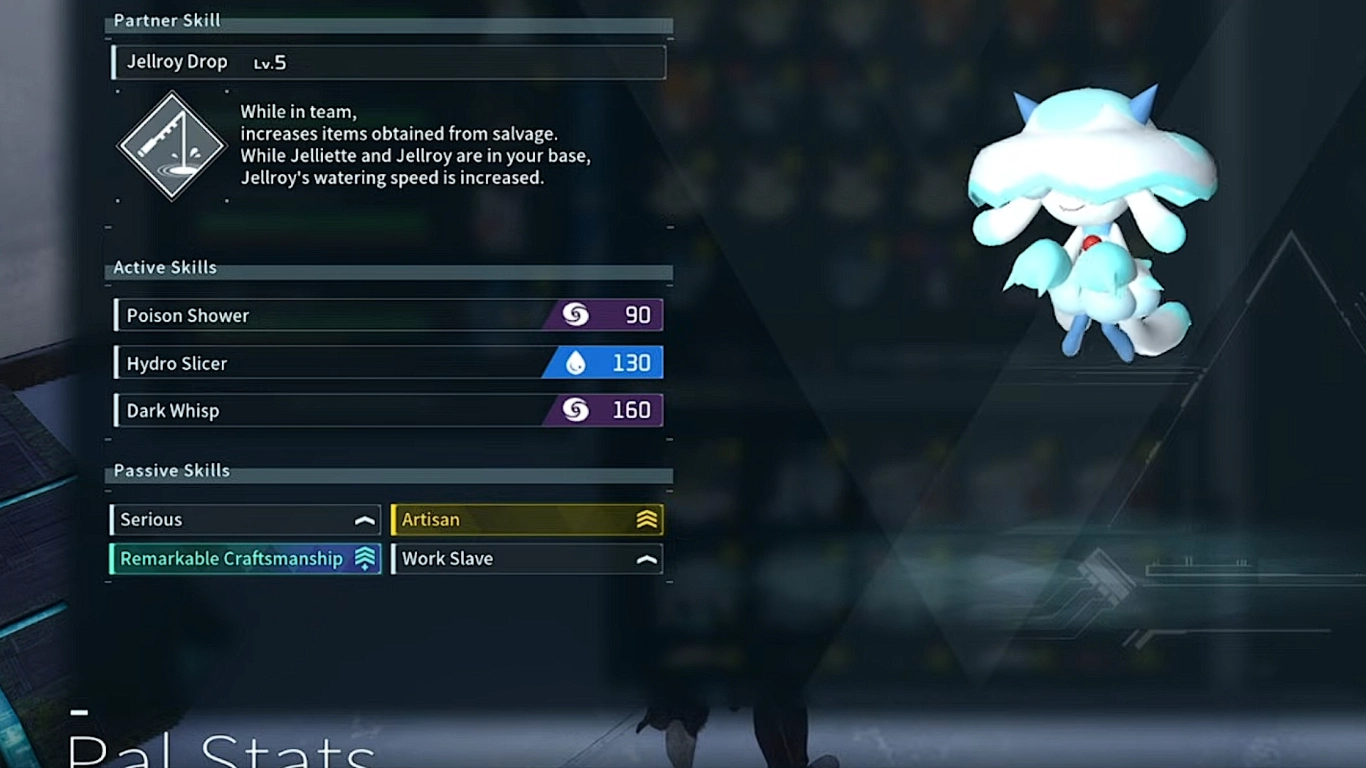The width and height of the screenshot is (1366, 768).
Task: Pick the Dark Whisp active skill
Action: point(388,410)
